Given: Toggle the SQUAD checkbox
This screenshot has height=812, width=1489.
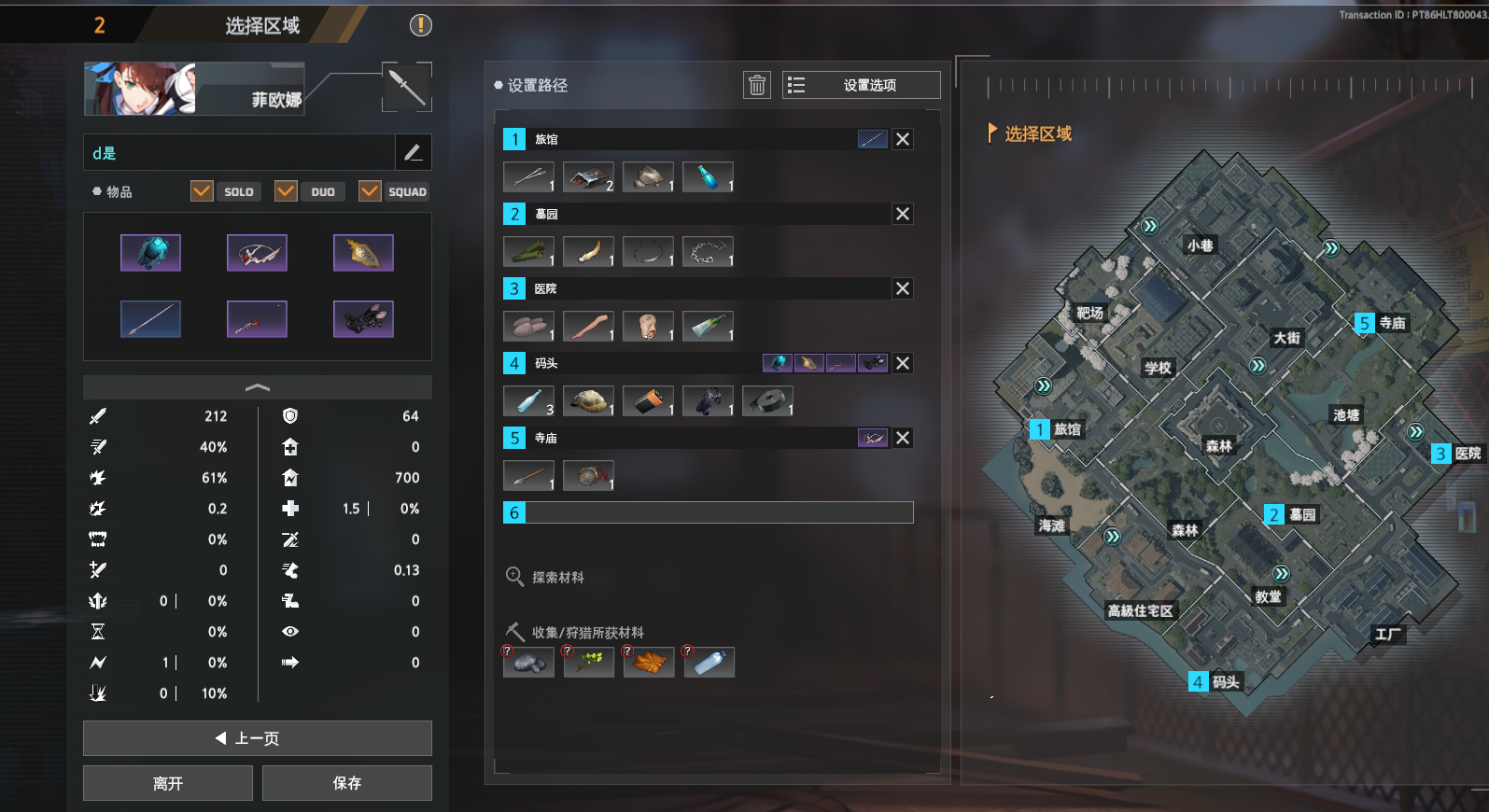Looking at the screenshot, I should point(370,191).
